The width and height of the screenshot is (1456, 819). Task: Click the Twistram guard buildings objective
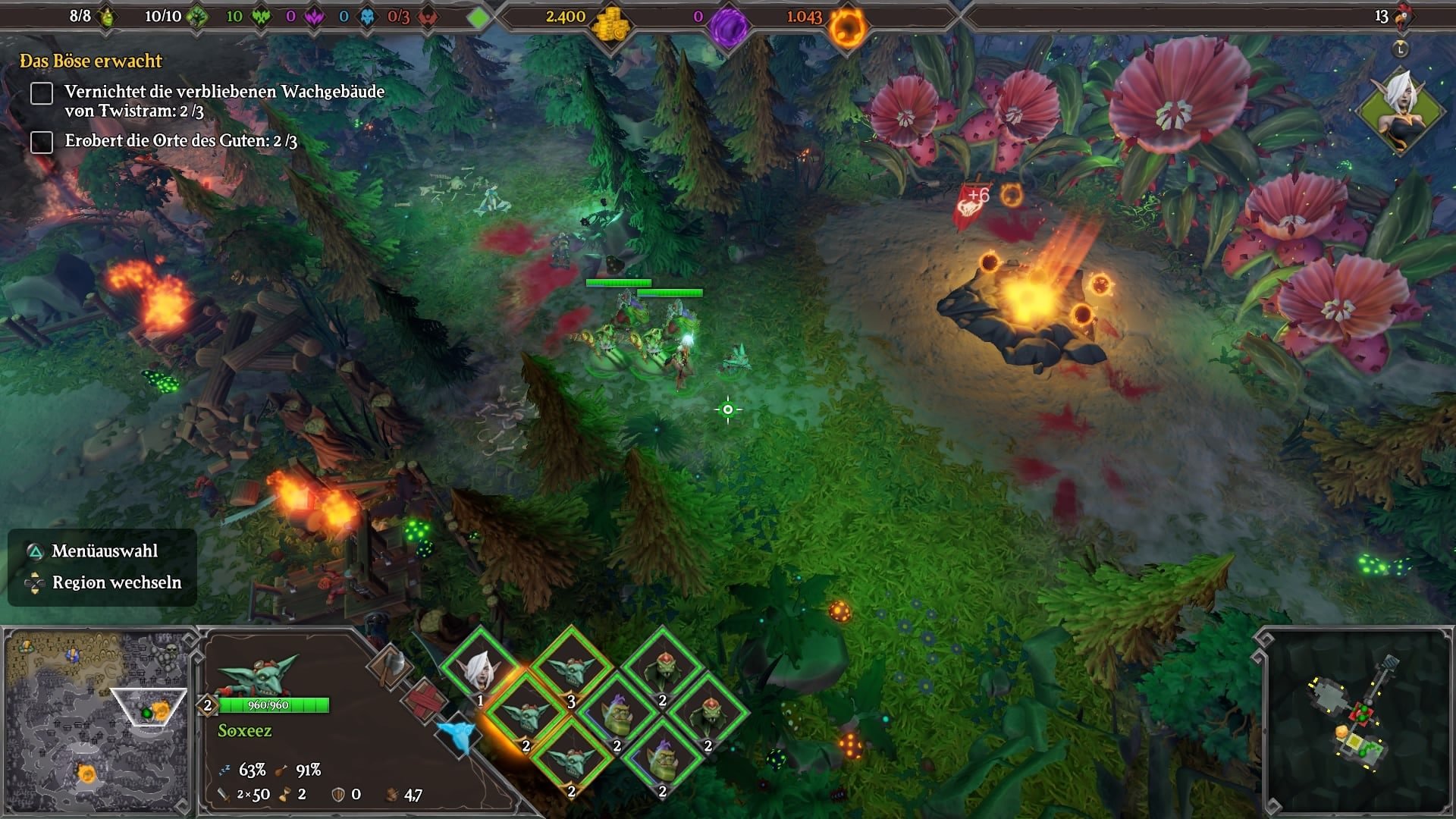(224, 101)
